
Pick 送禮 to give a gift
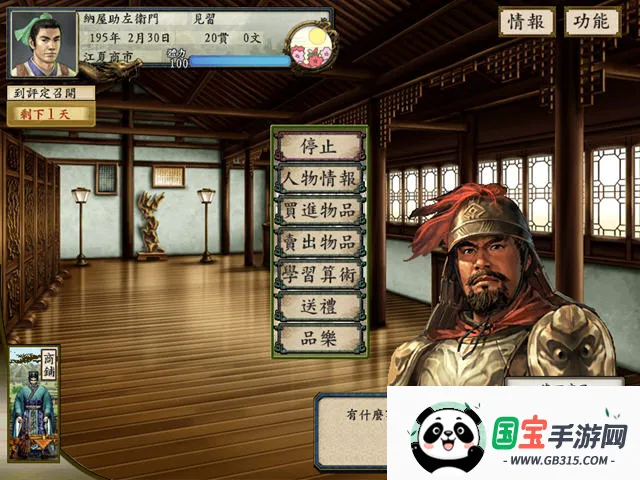click(x=318, y=307)
